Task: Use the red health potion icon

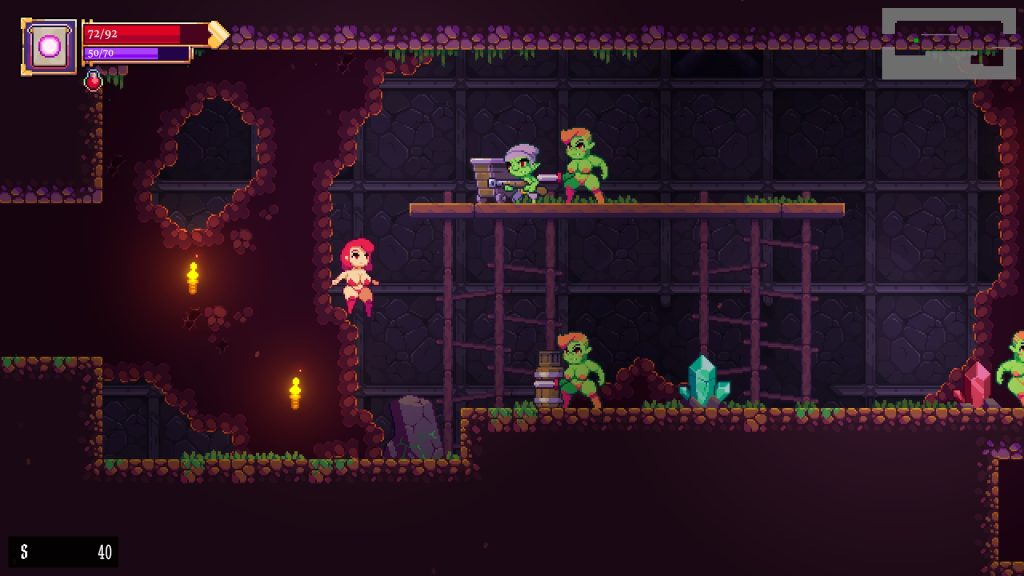Action: [x=93, y=81]
